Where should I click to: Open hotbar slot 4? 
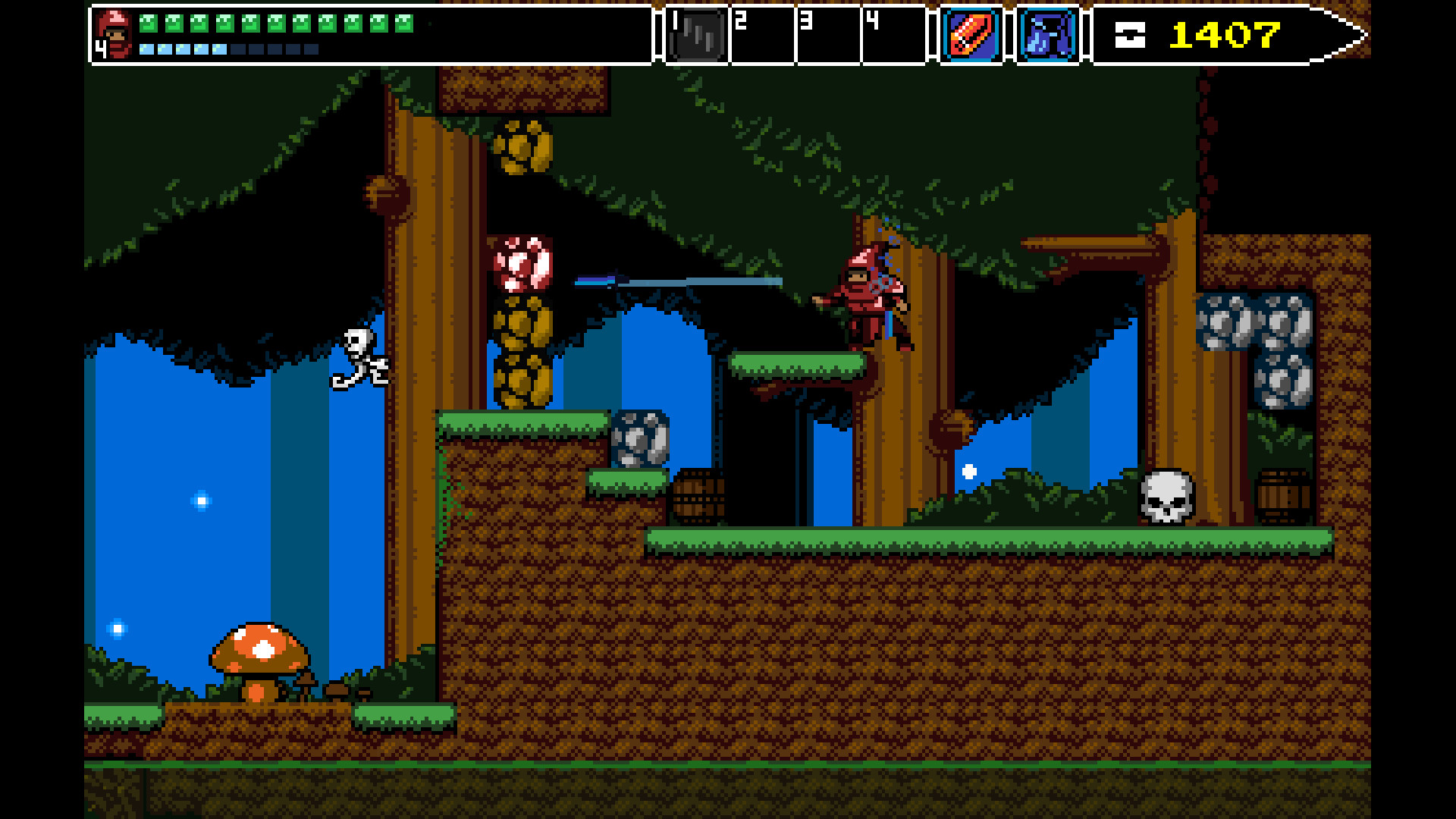[x=893, y=33]
